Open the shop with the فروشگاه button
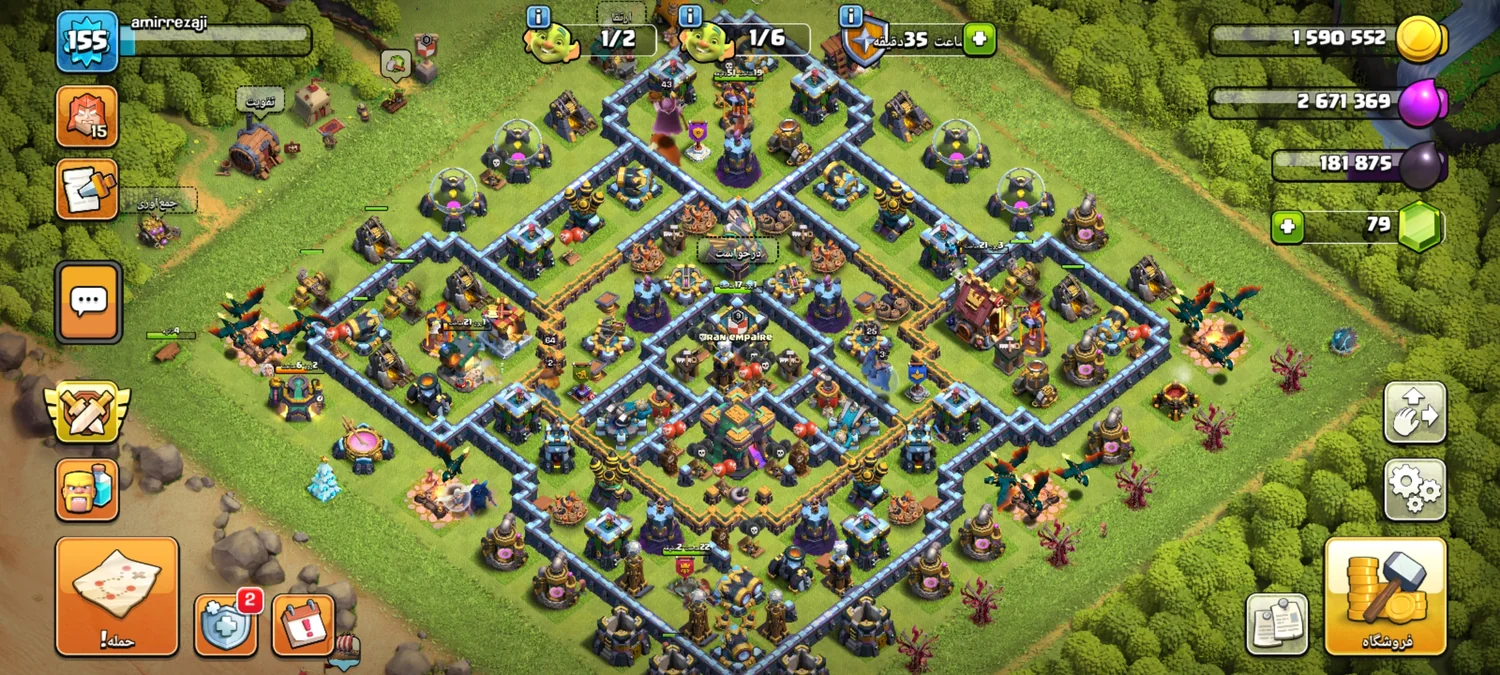 pos(1385,596)
